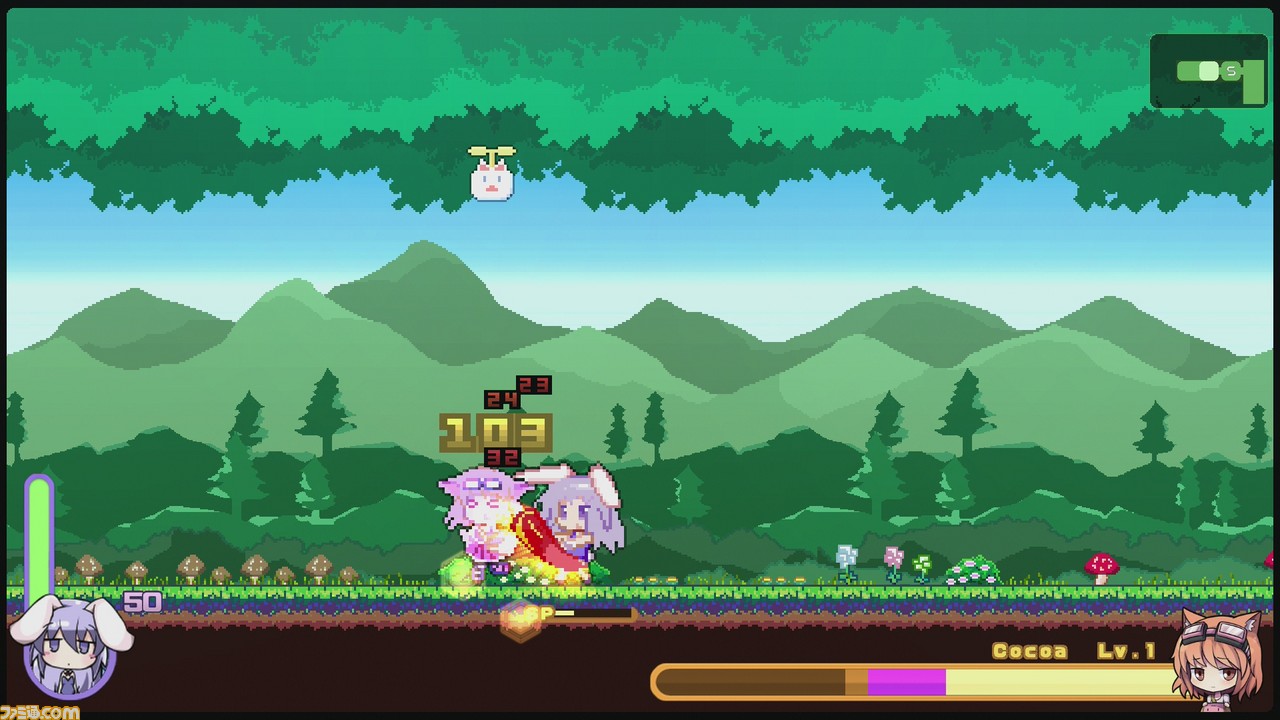Click the vertical green experience gauge

[x=39, y=530]
